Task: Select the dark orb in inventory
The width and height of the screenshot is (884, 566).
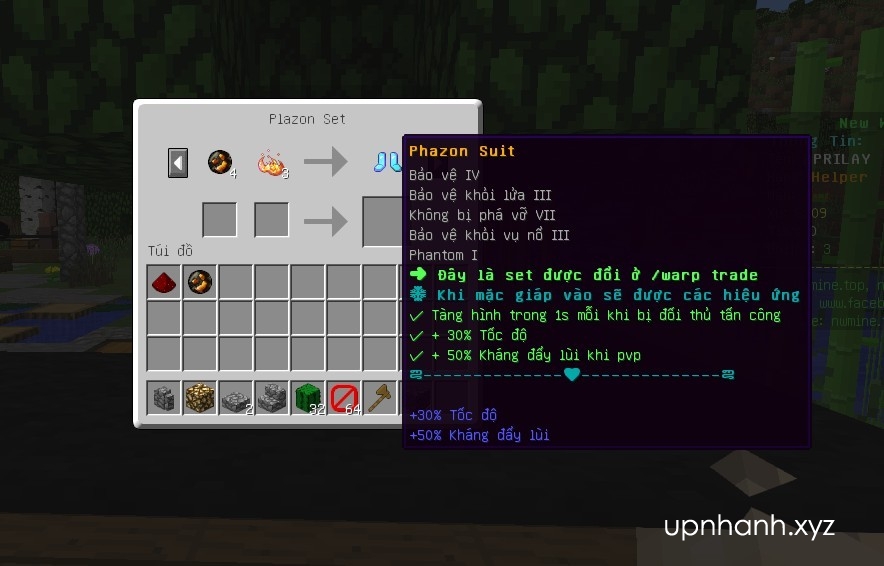Action: 200,283
